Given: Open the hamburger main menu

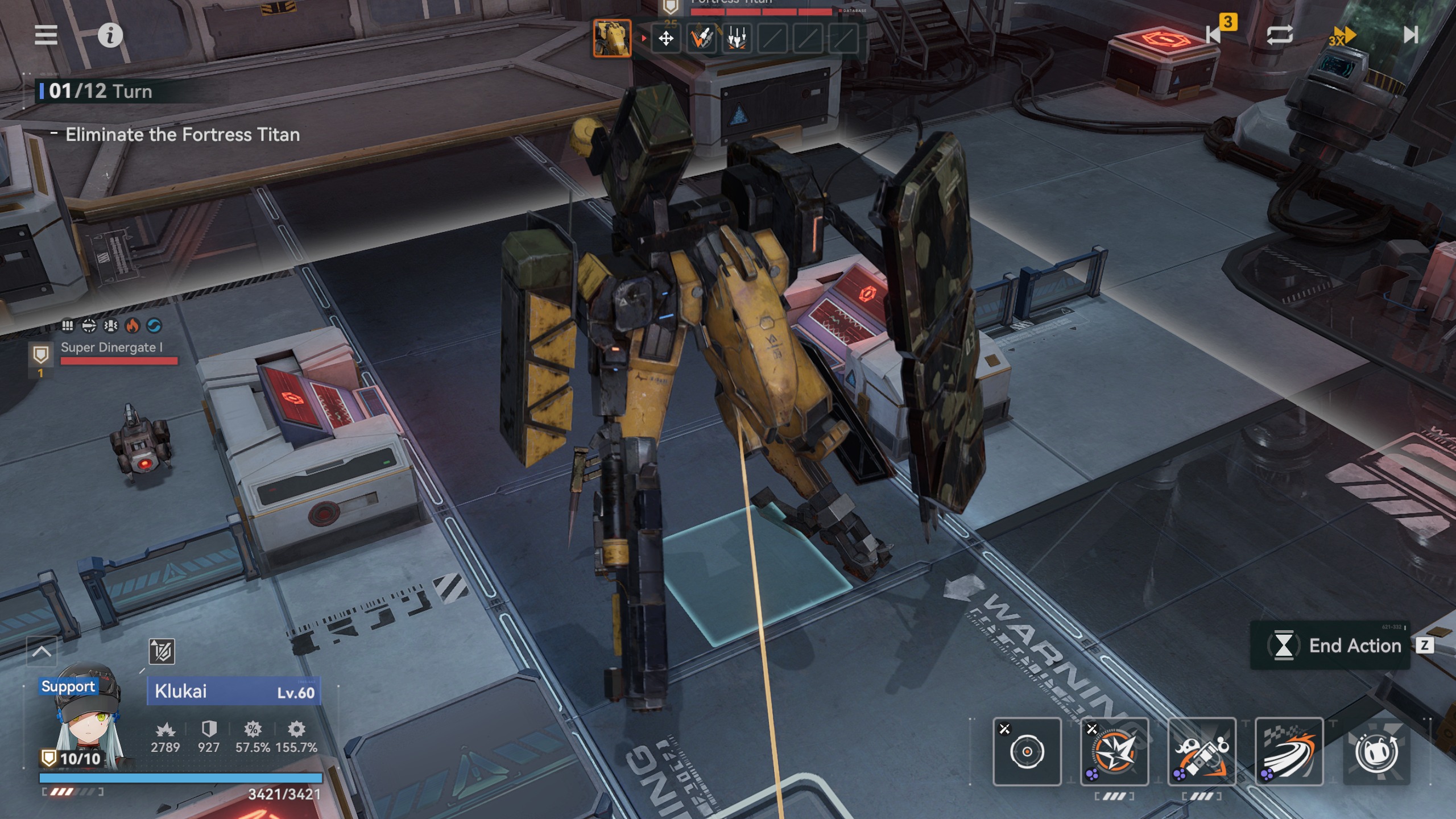Looking at the screenshot, I should click(x=46, y=35).
